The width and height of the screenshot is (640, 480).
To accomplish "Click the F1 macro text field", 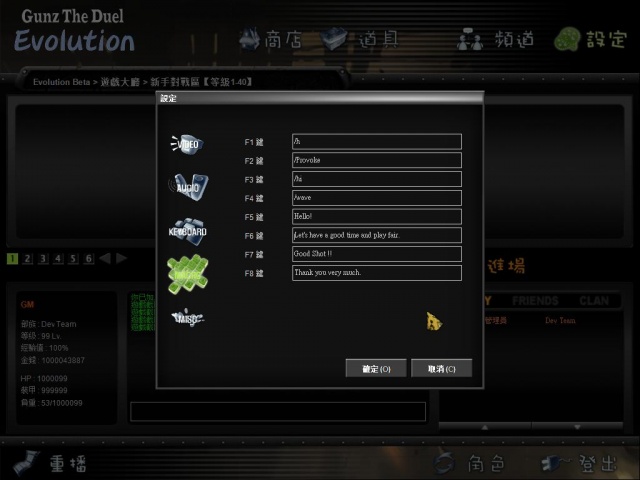I will (376, 142).
